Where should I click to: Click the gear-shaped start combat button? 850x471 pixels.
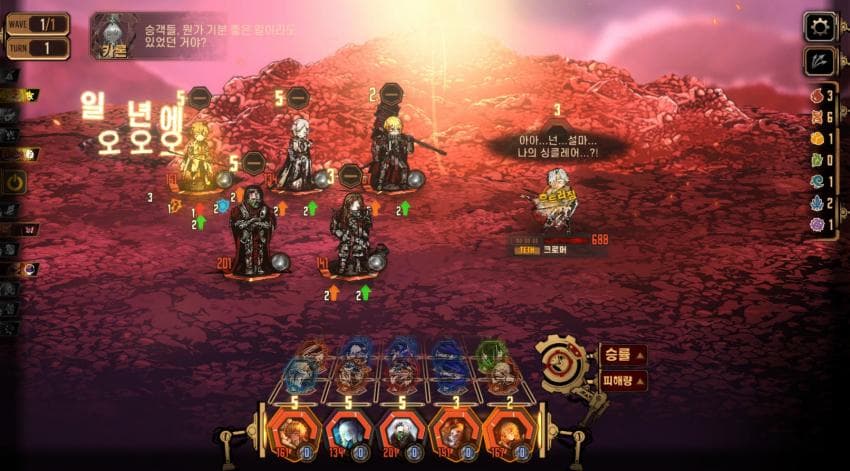[563, 362]
